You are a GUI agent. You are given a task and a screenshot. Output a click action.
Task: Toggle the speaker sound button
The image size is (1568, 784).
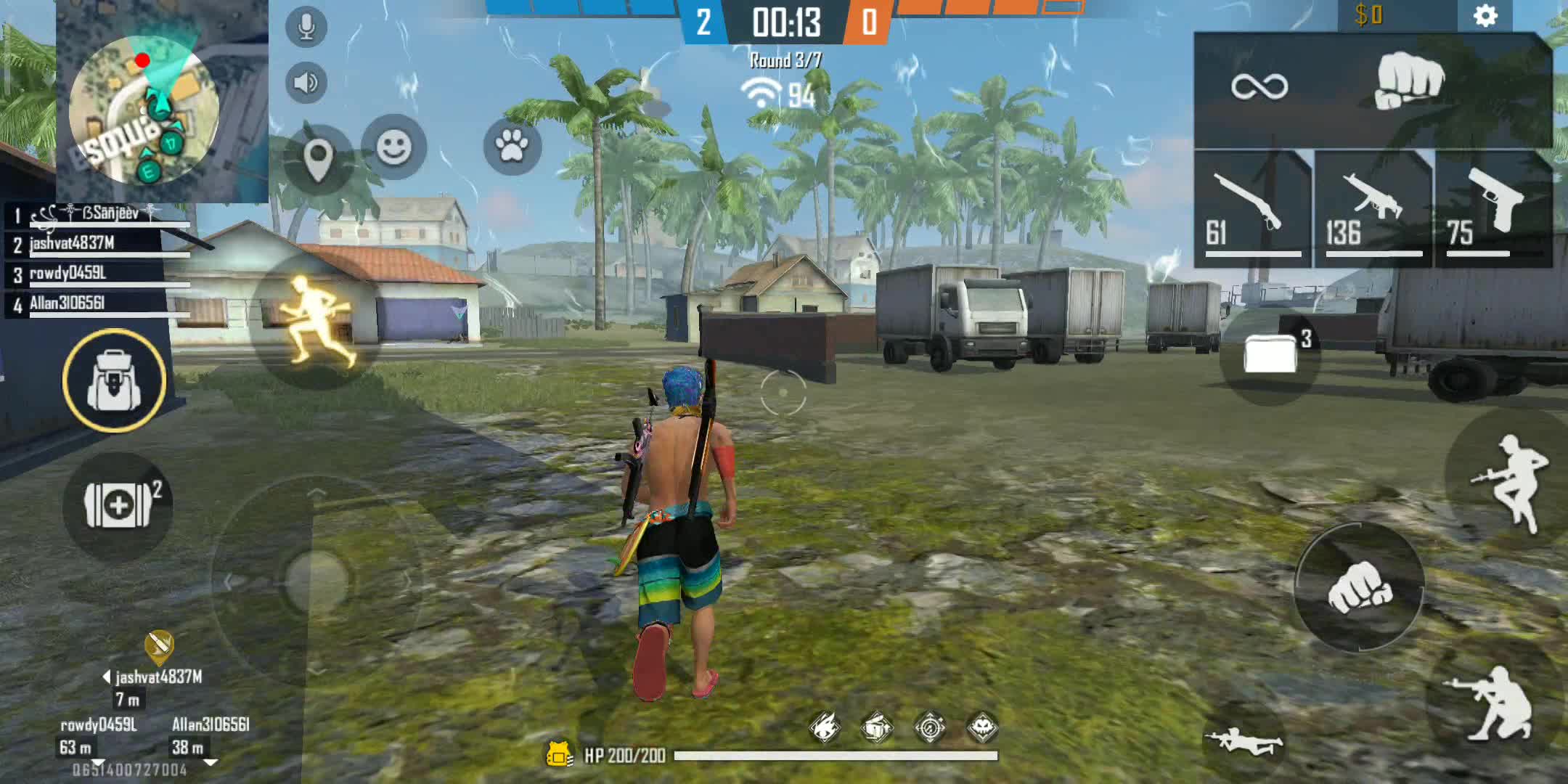(306, 83)
